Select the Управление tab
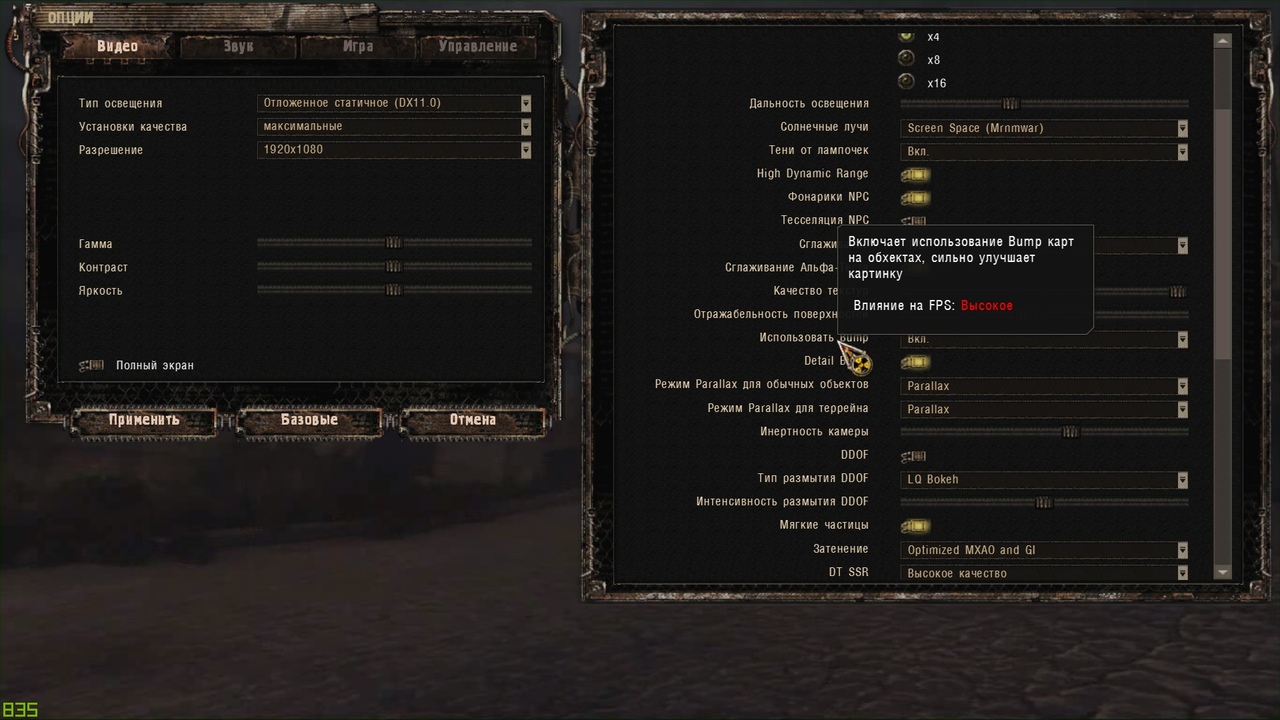 coord(477,47)
